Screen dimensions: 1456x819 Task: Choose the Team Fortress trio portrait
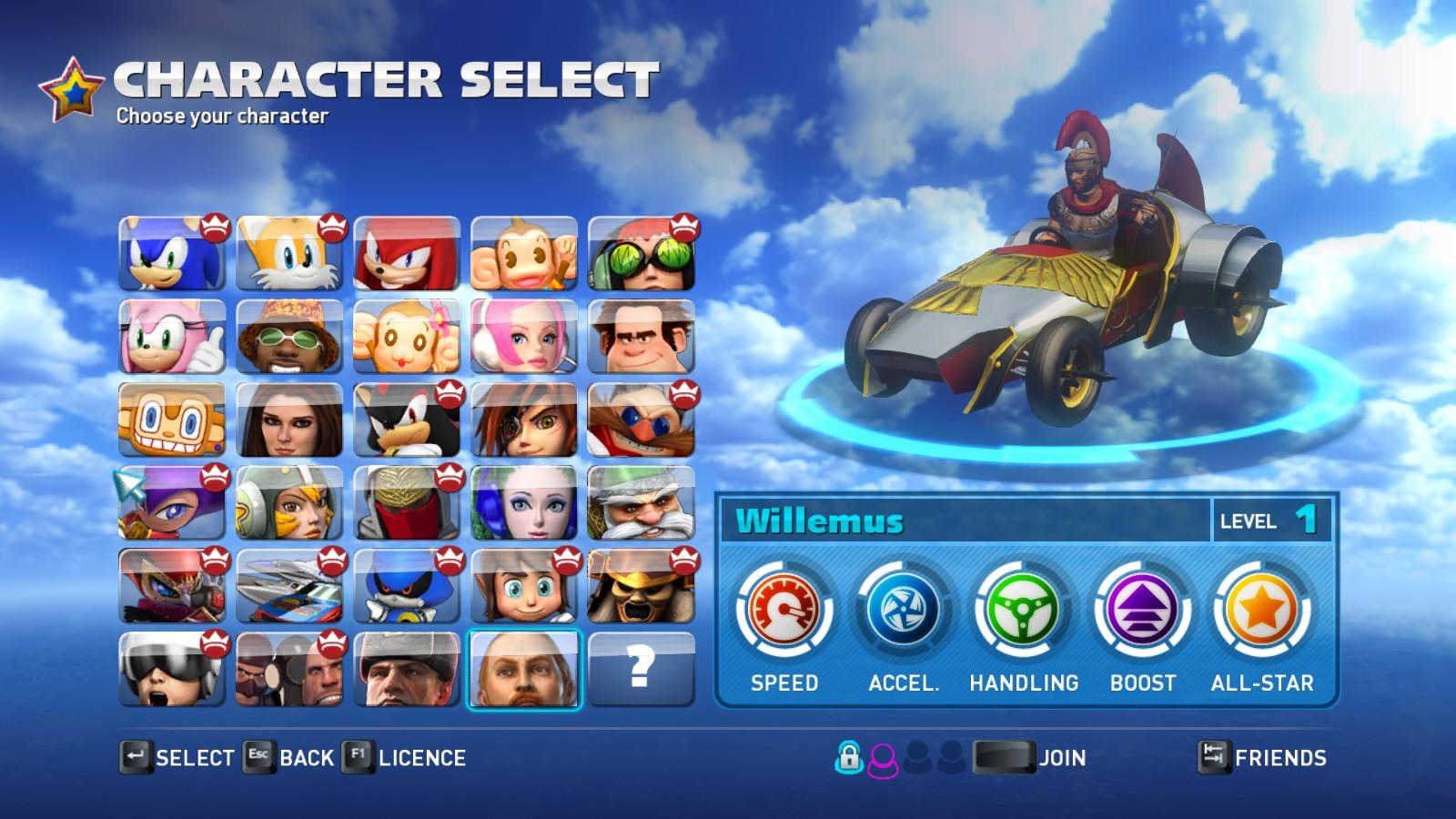289,669
